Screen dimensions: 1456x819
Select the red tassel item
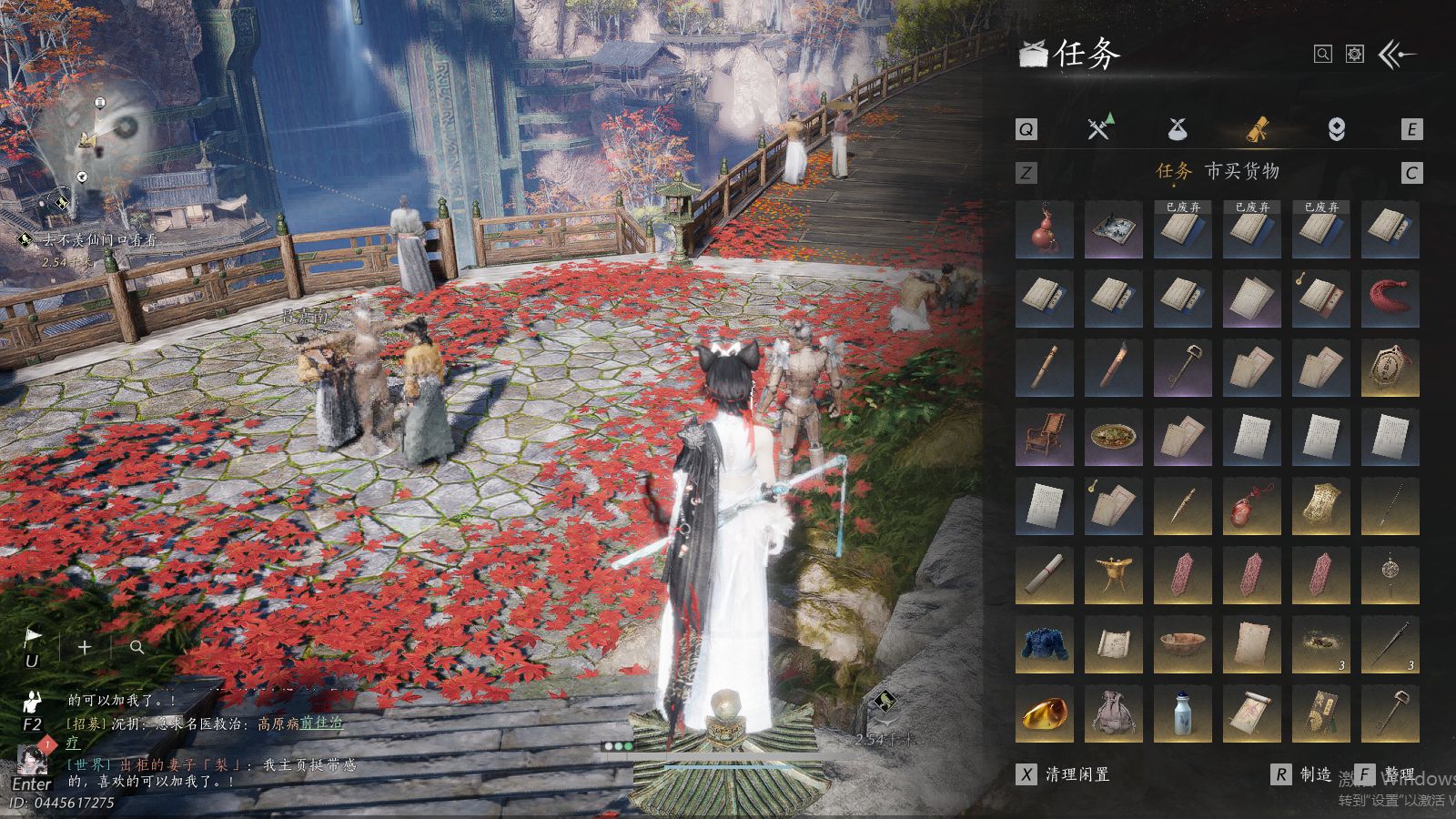tap(1390, 298)
